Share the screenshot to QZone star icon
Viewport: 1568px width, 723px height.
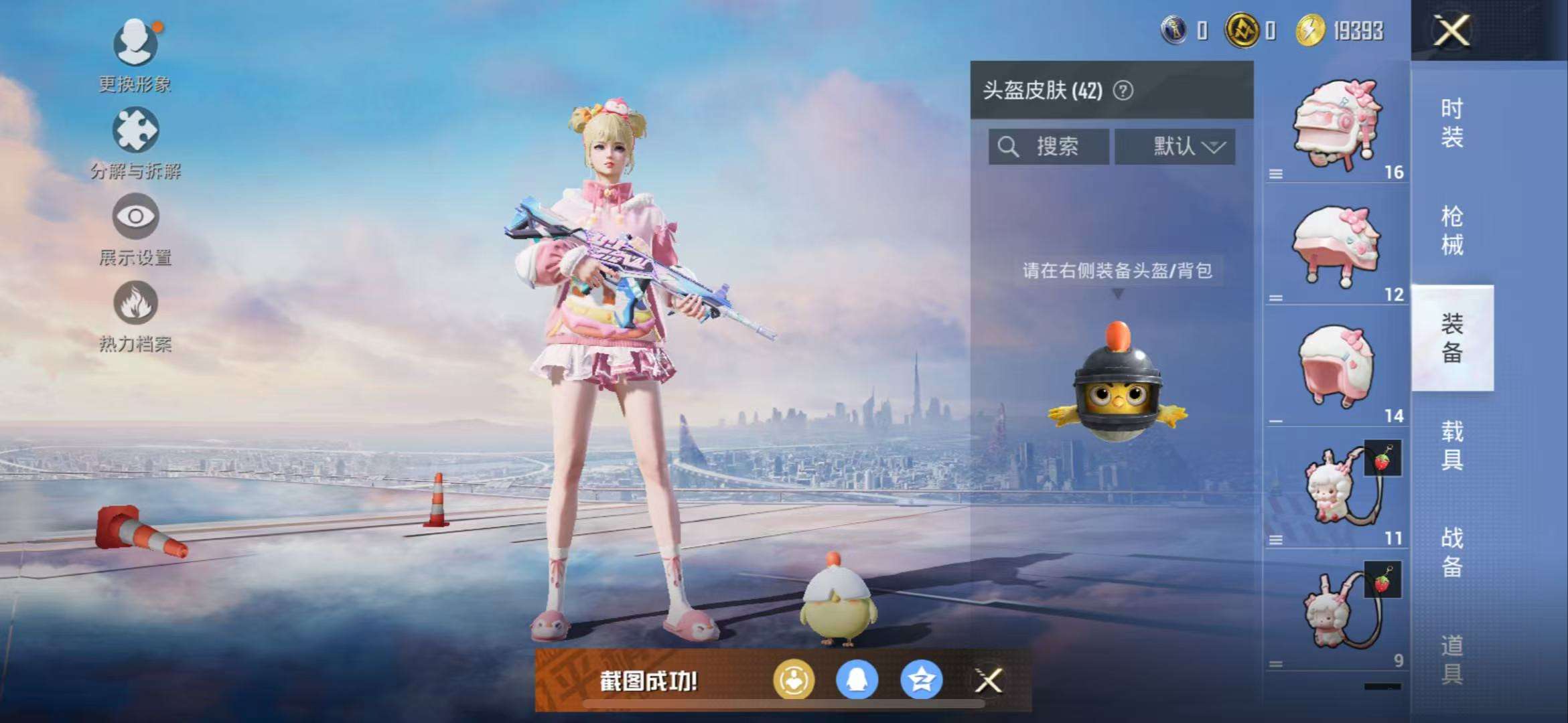pyautogui.click(x=920, y=680)
